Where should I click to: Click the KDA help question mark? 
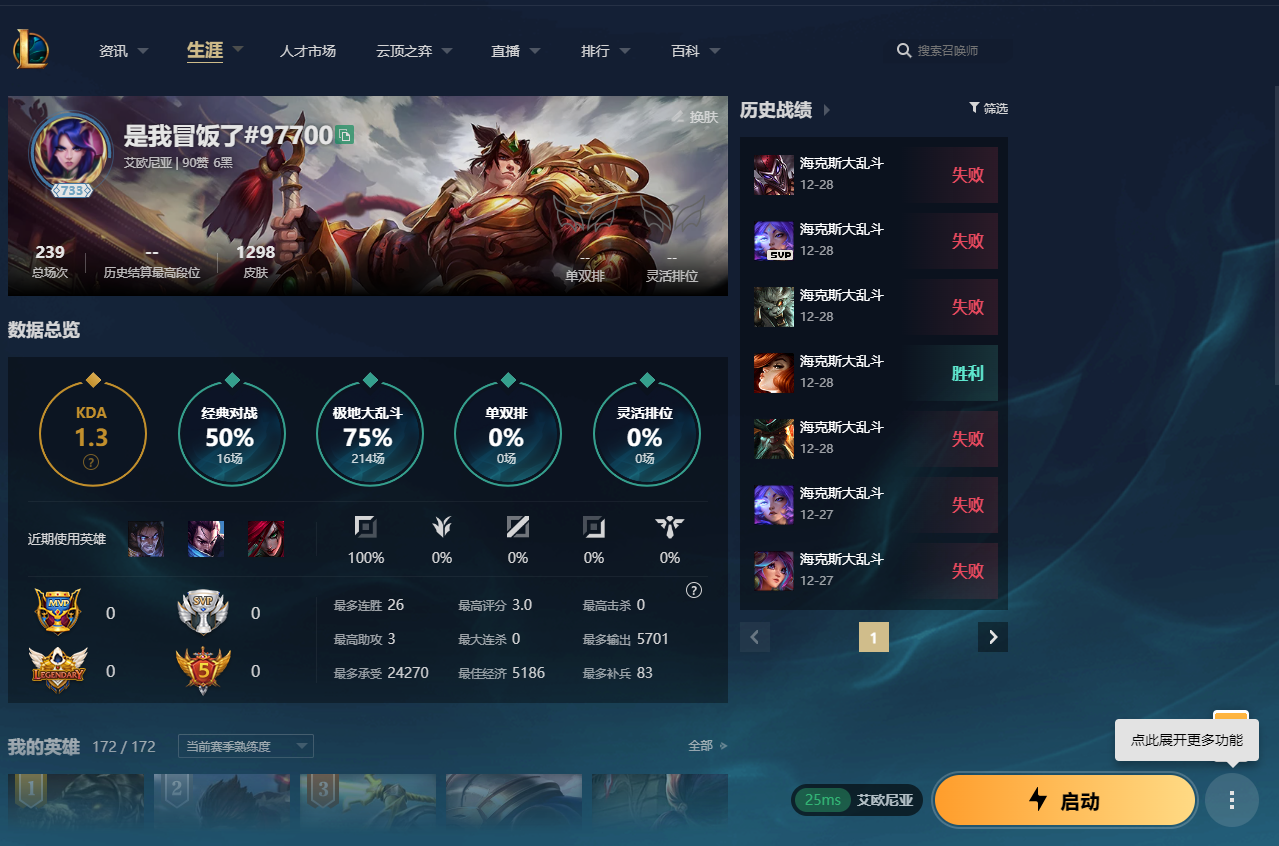tap(91, 462)
